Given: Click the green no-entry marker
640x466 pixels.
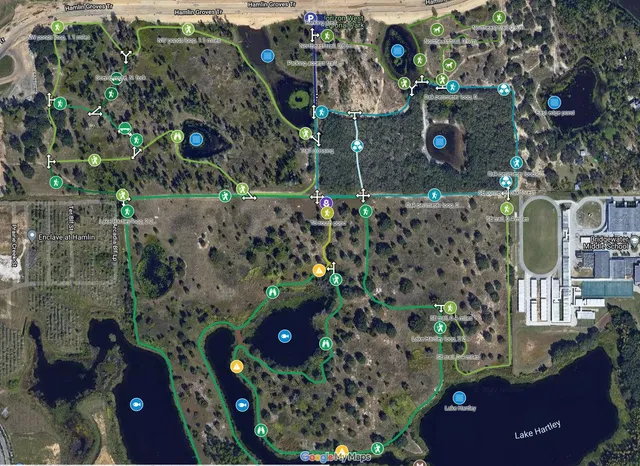Looking at the screenshot, I should 125,128.
